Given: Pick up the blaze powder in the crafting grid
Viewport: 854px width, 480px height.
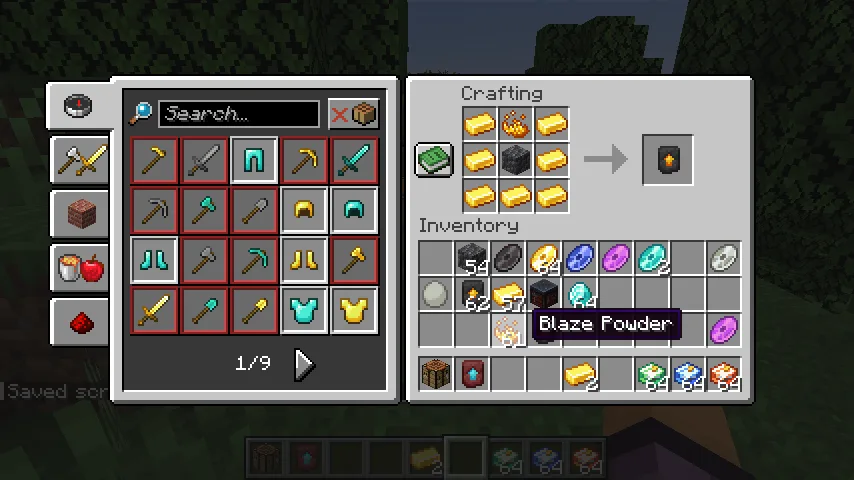Looking at the screenshot, I should pos(515,125).
